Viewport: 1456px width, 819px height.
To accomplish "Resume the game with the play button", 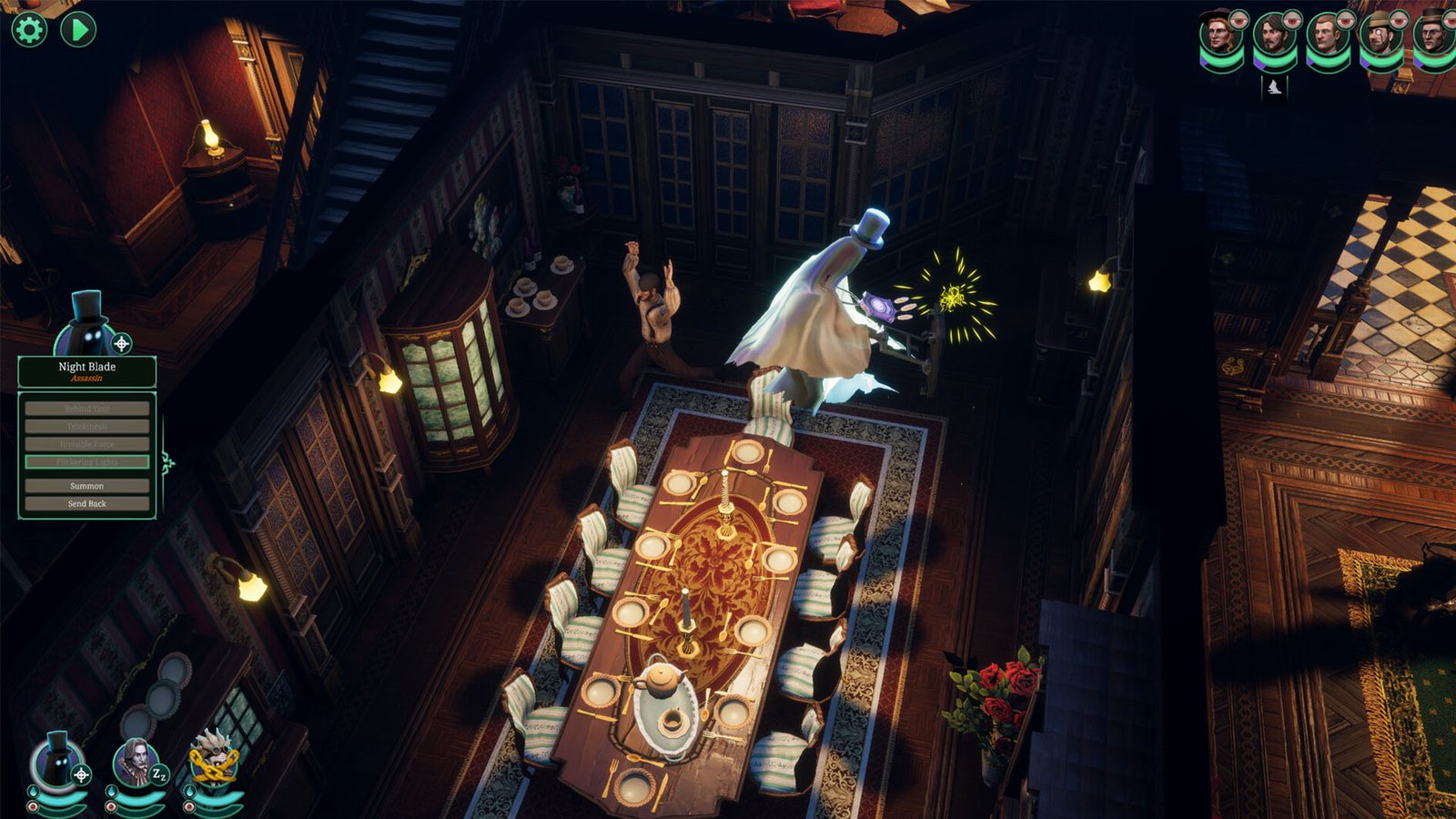I will [x=80, y=28].
